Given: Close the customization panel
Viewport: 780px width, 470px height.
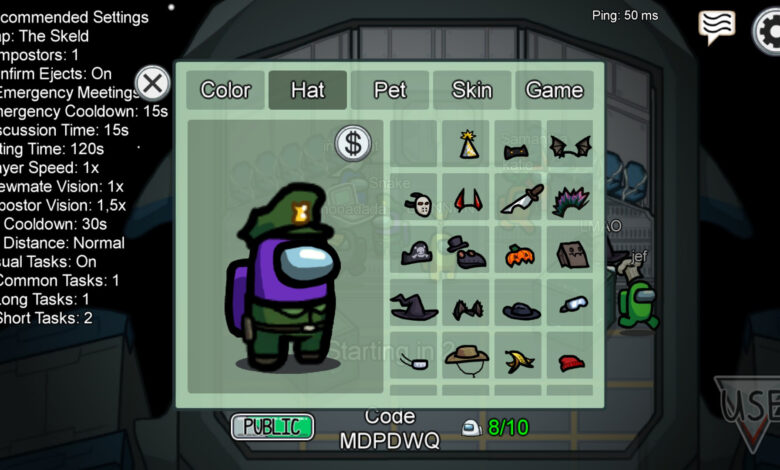Looking at the screenshot, I should [x=152, y=83].
